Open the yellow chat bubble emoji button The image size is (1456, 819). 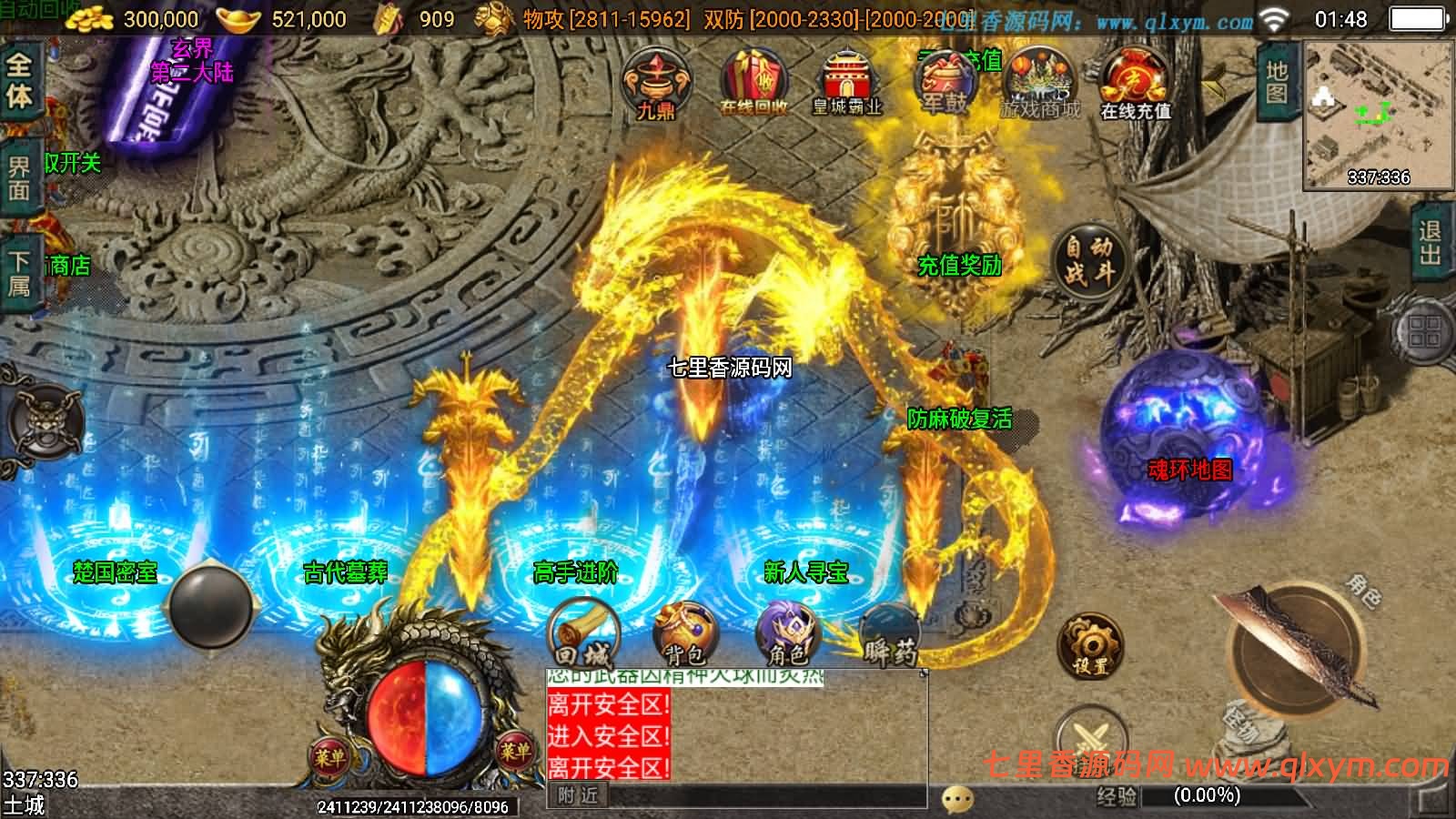click(957, 799)
